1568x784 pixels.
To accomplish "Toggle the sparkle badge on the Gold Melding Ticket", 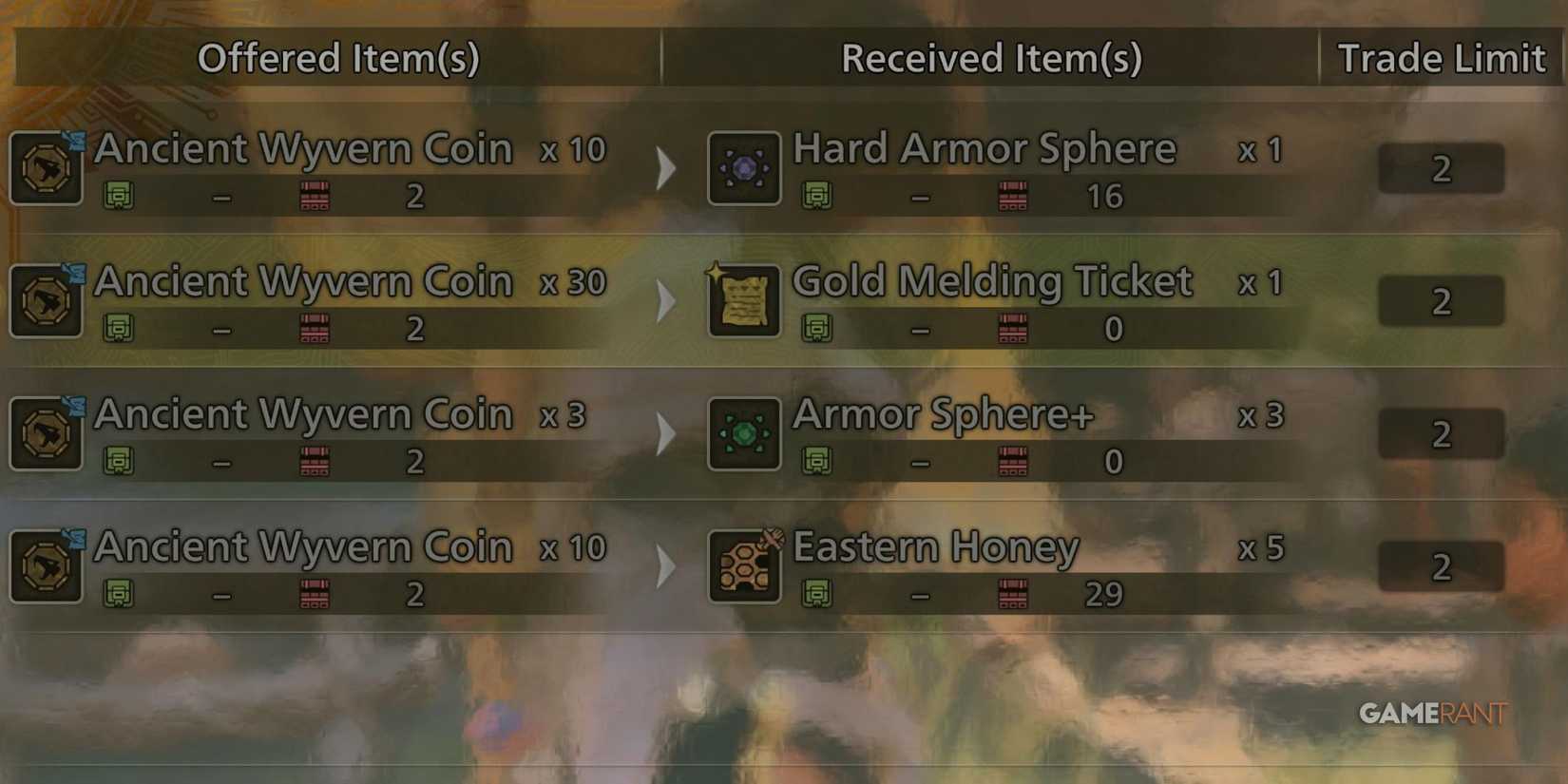I will point(715,274).
